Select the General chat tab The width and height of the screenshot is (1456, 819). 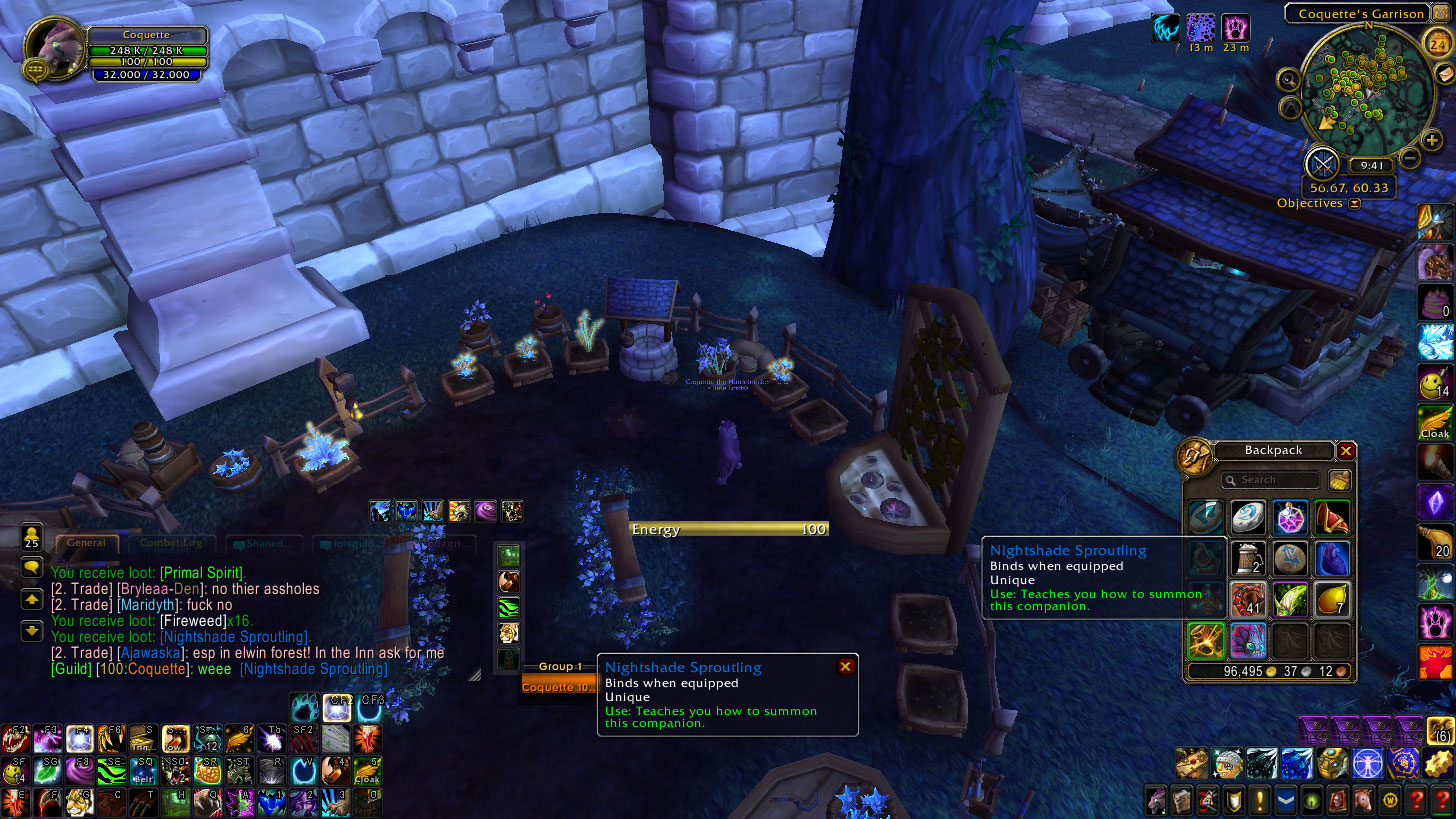coord(87,543)
